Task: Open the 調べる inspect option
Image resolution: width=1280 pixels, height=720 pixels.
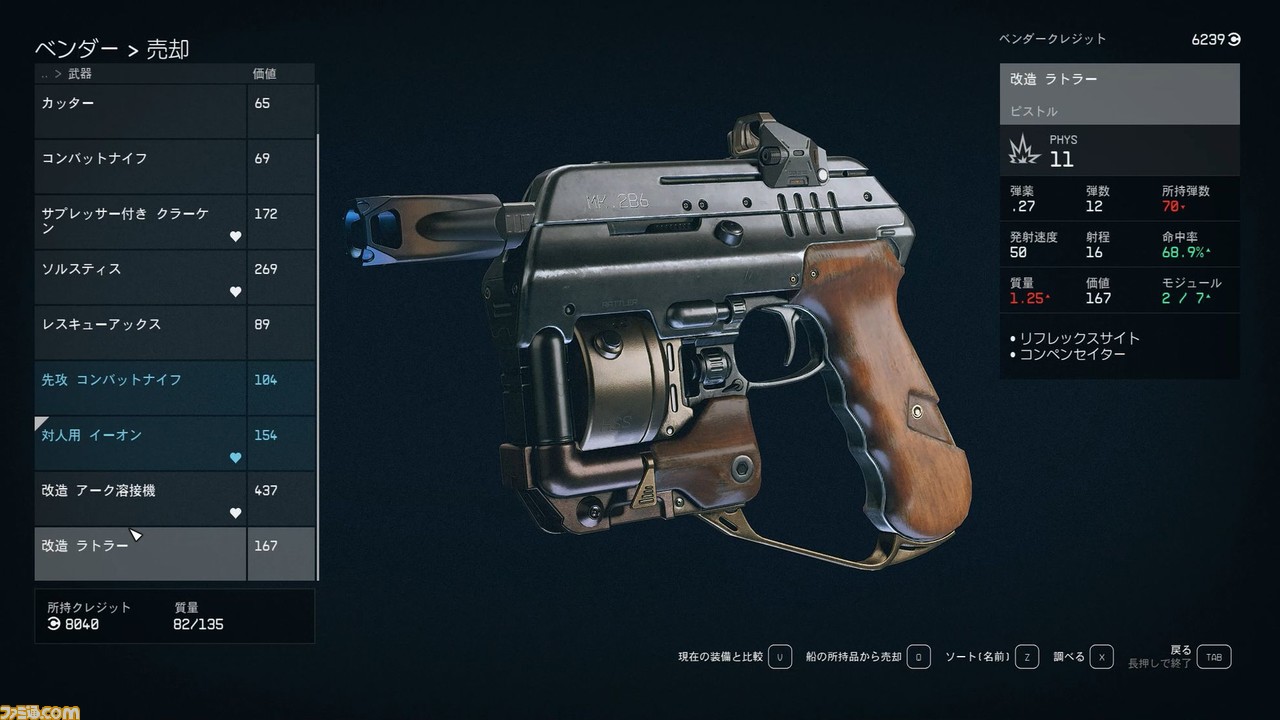Action: pyautogui.click(x=1083, y=657)
